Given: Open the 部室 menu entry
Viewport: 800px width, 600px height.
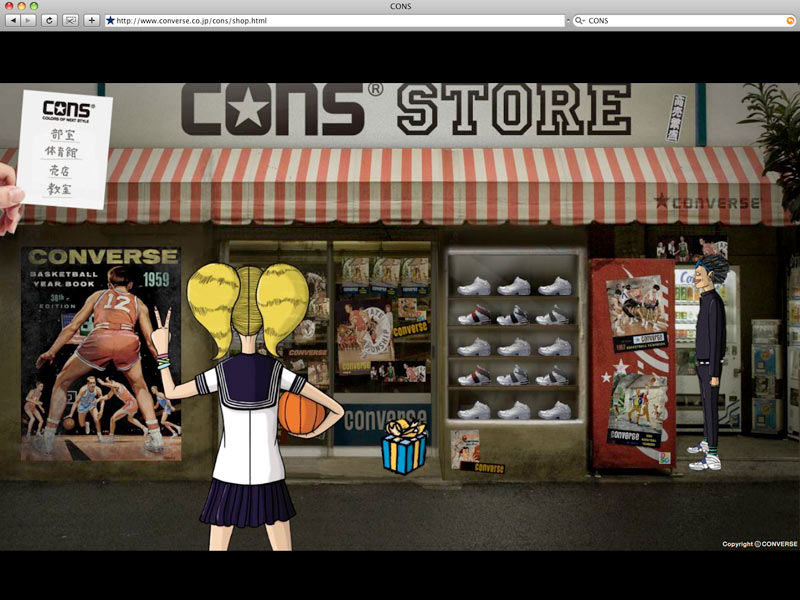Looking at the screenshot, I should 61,134.
